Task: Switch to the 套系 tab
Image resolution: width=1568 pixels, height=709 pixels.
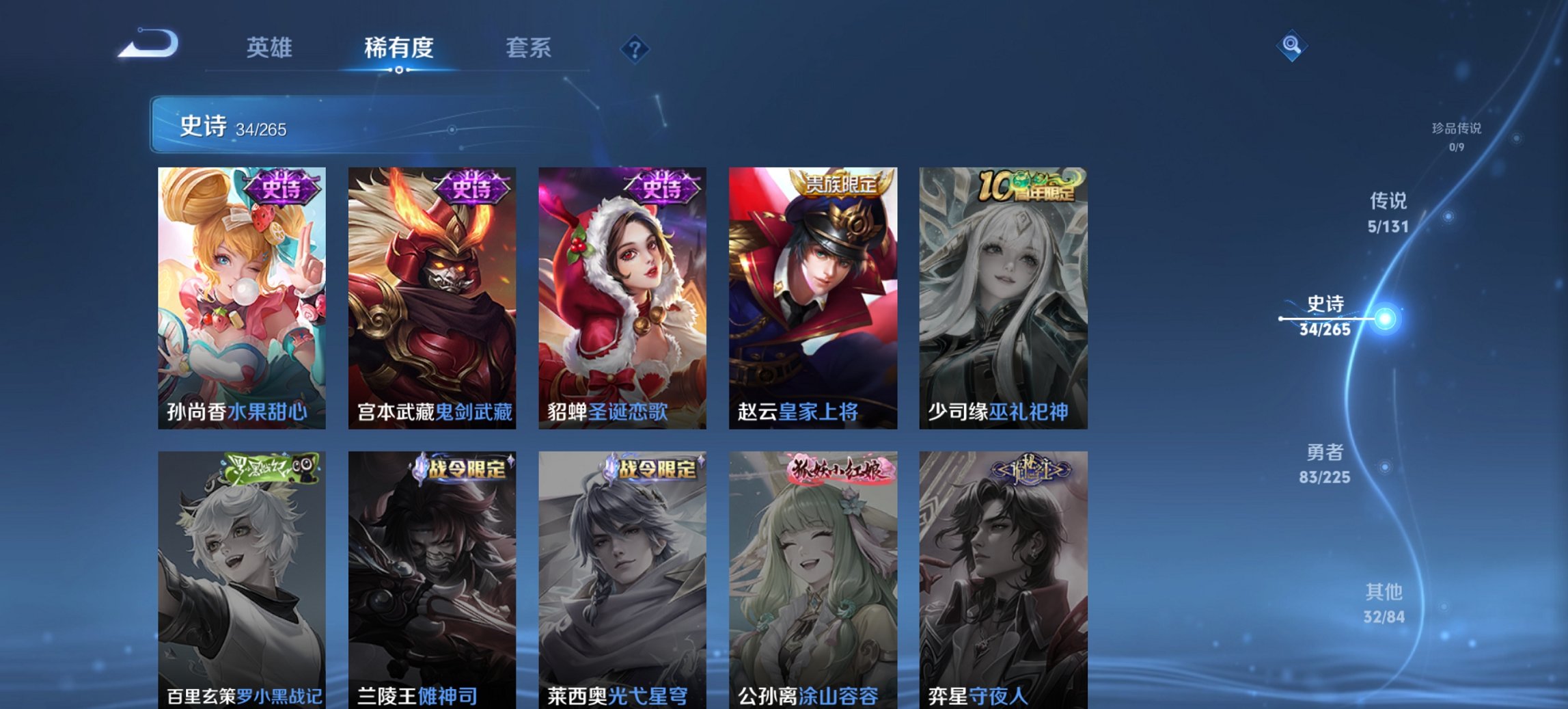Action: 529,48
